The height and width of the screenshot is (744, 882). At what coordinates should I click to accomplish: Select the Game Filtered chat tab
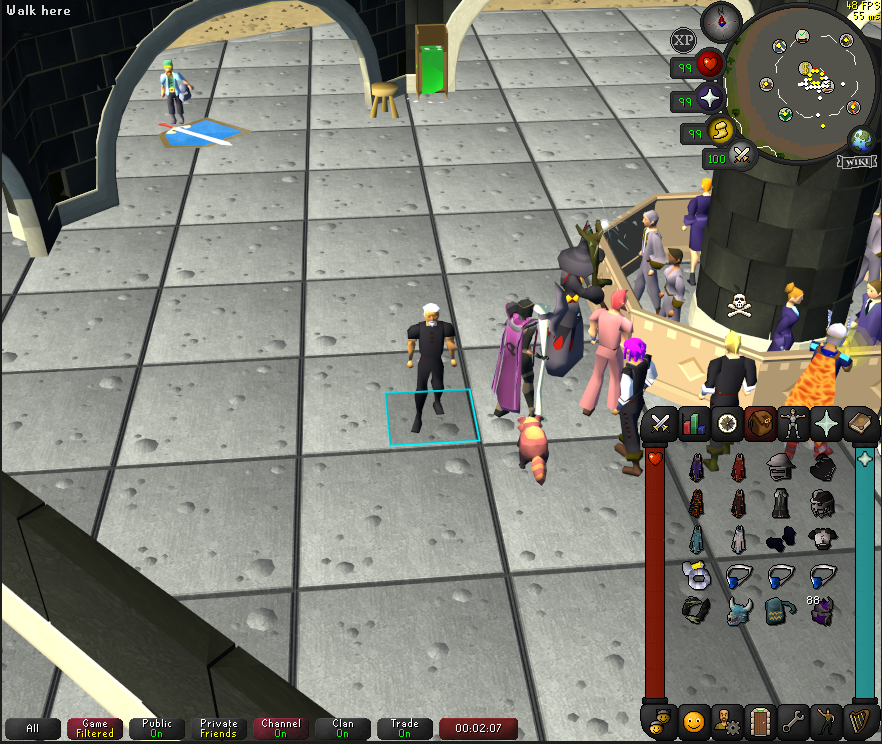click(x=95, y=728)
